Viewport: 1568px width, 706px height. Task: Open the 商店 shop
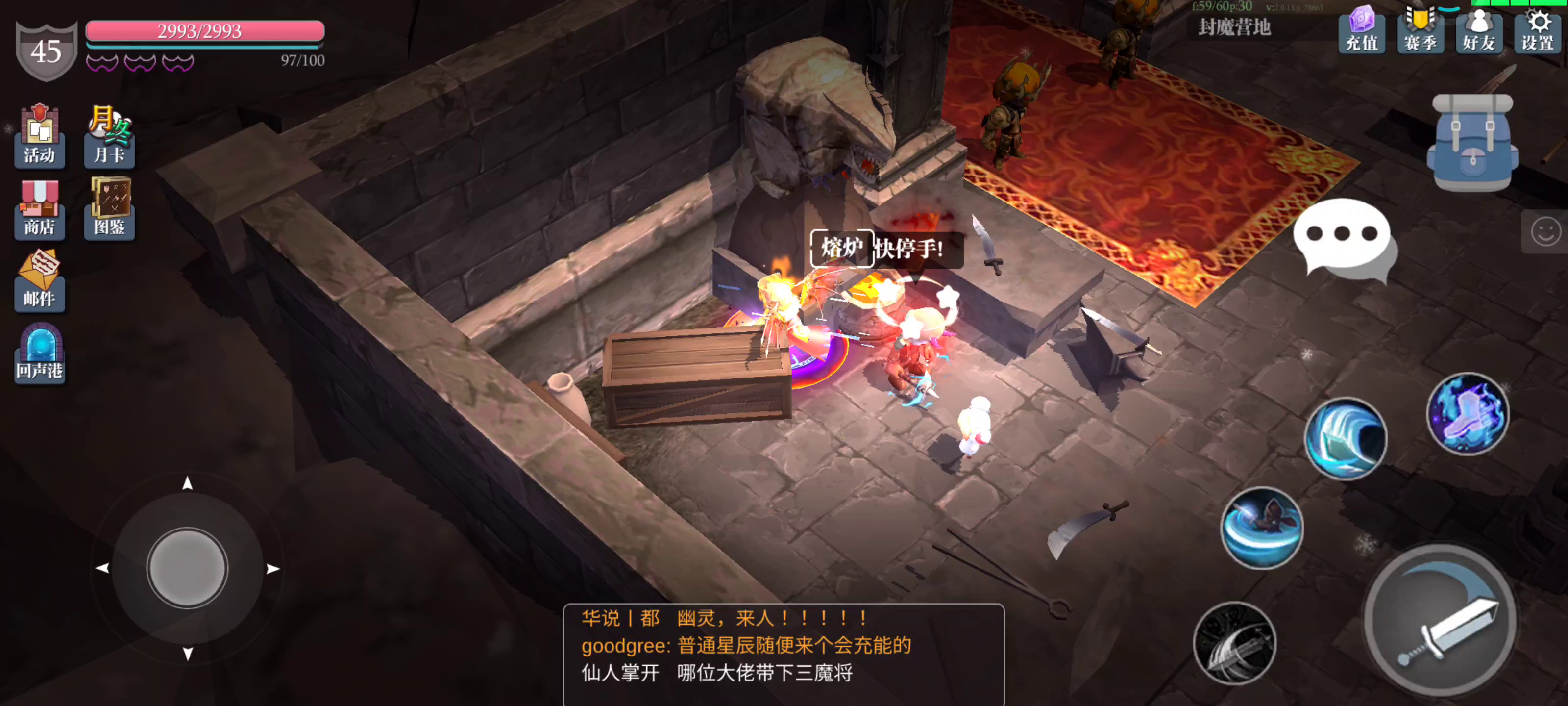tap(39, 210)
